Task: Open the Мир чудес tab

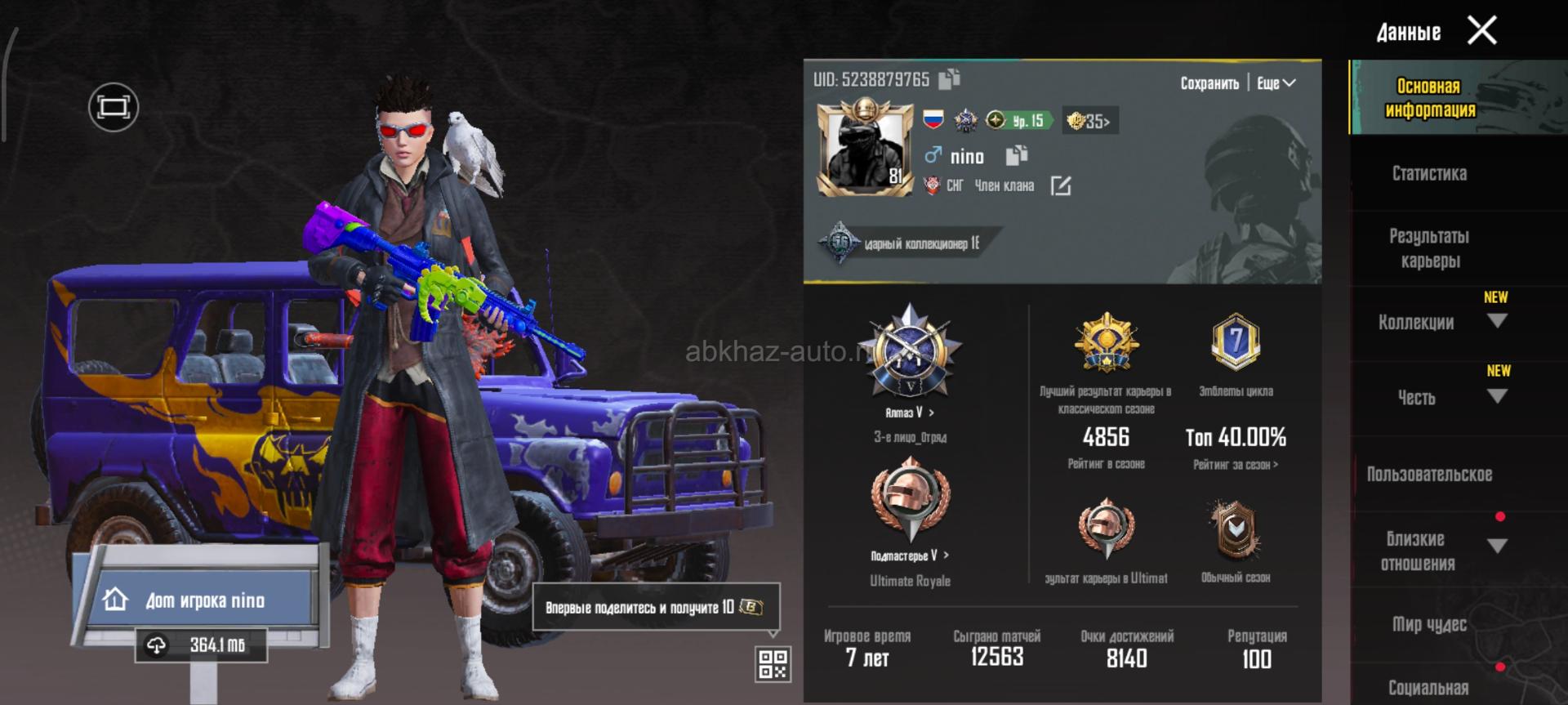Action: point(1429,624)
